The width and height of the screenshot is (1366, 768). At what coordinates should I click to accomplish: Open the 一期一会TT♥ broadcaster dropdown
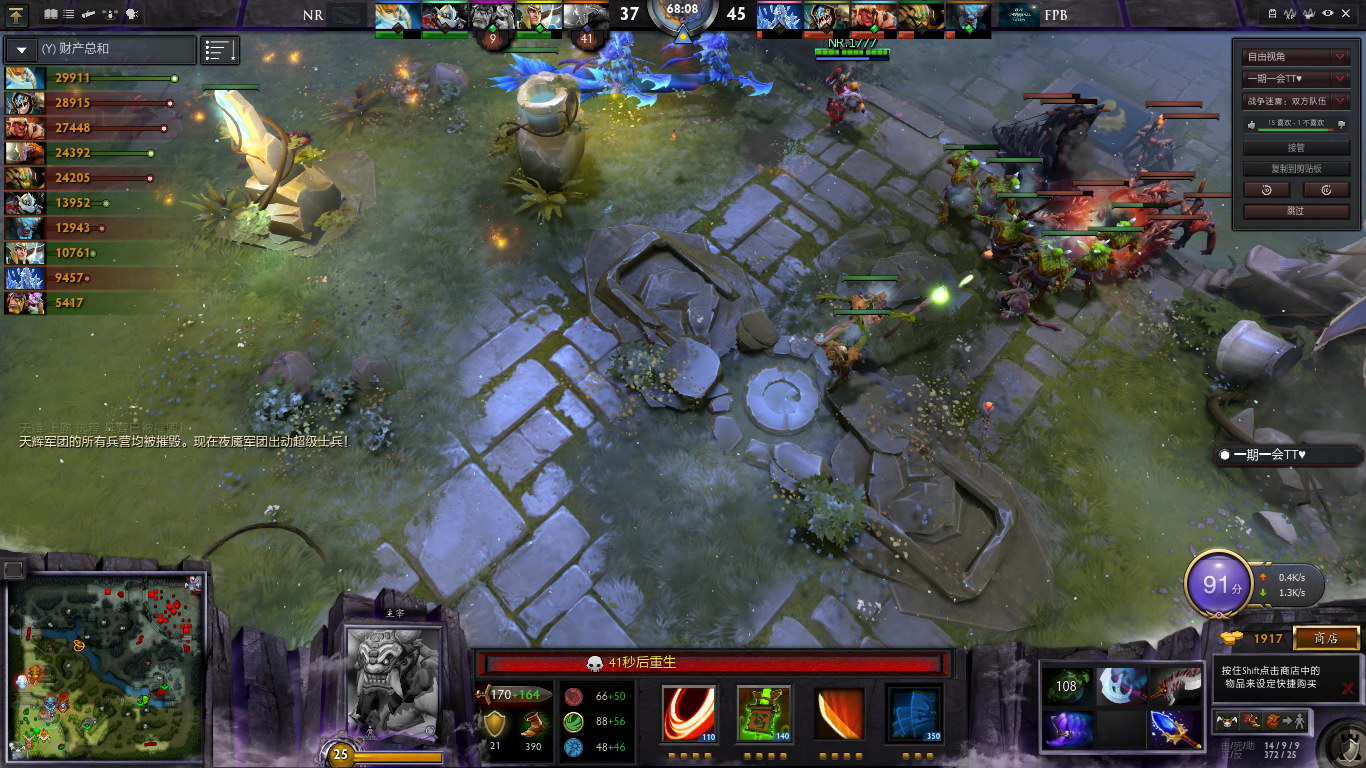(1296, 78)
